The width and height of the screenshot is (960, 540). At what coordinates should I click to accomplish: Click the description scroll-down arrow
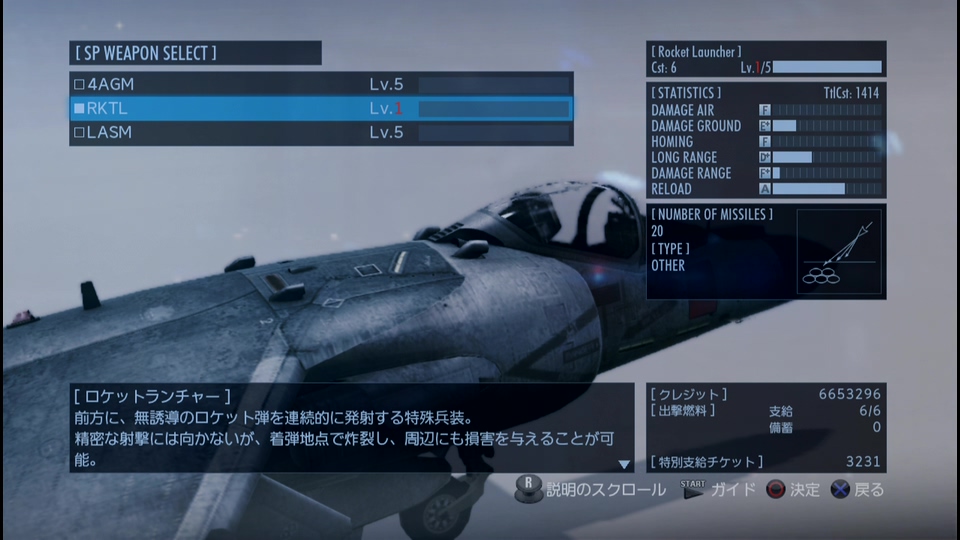[624, 464]
